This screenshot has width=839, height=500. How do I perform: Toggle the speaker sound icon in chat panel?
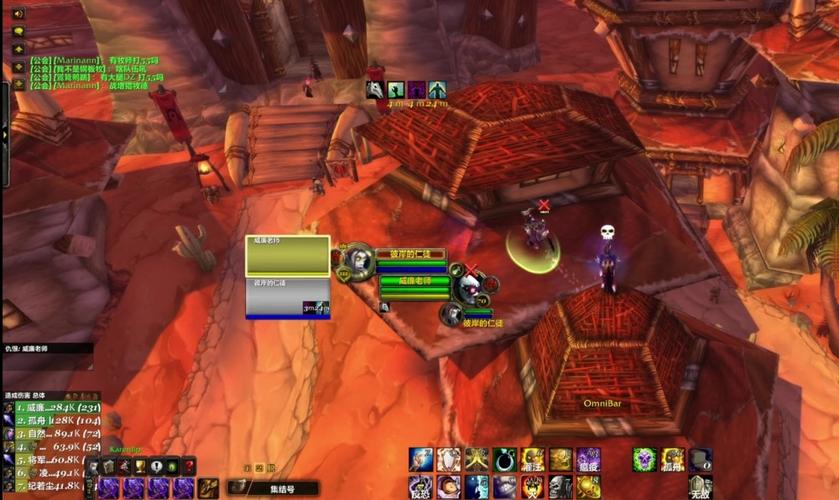click(x=18, y=14)
